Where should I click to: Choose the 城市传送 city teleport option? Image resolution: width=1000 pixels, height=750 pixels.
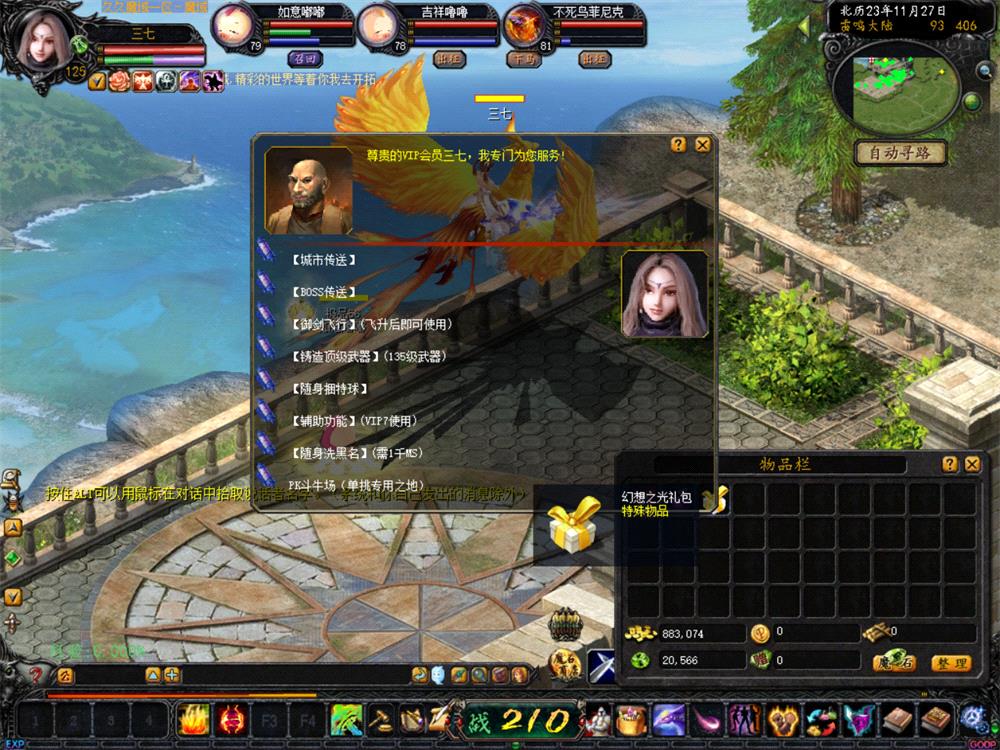tap(323, 260)
